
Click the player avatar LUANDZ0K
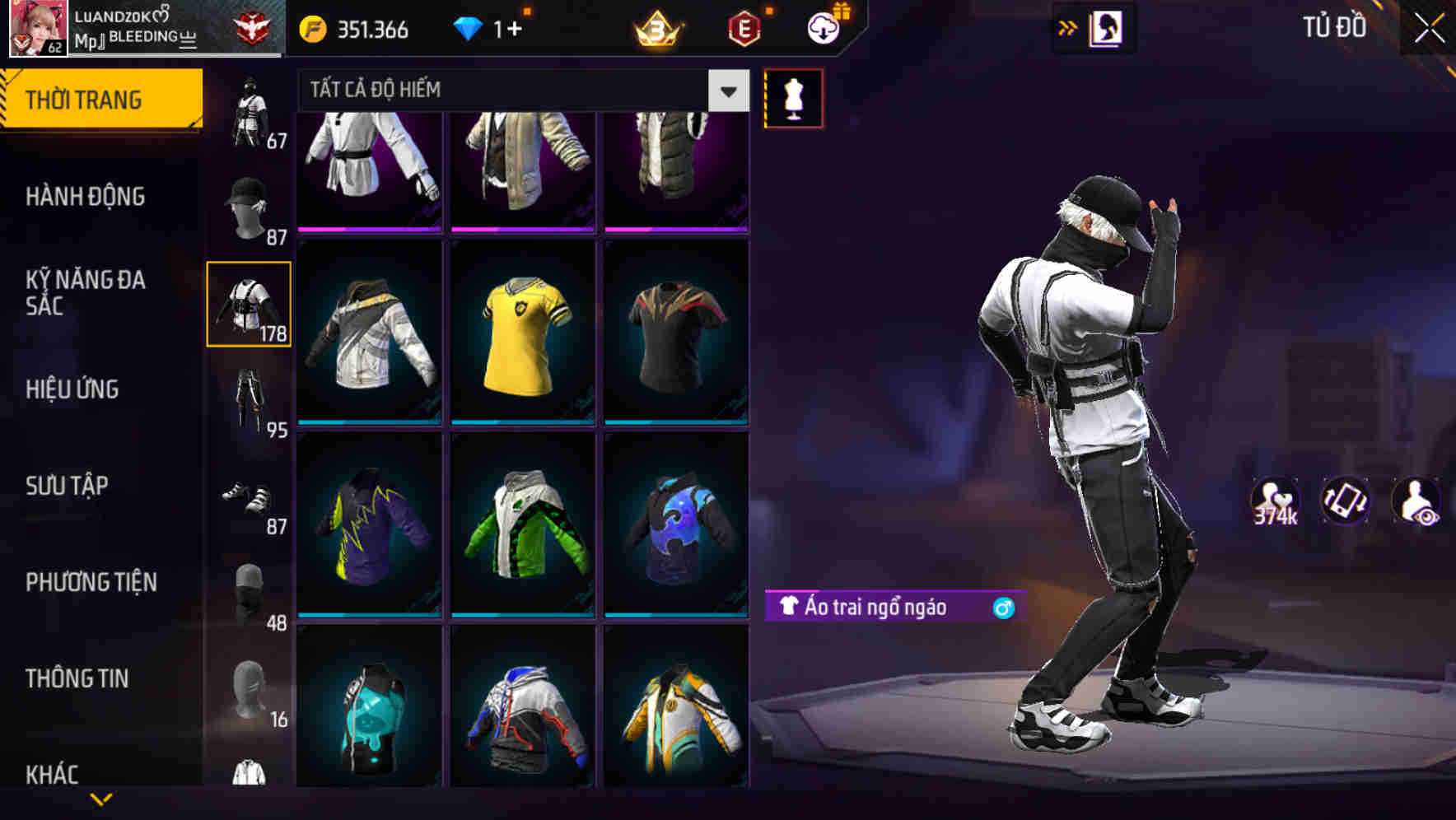coord(39,28)
